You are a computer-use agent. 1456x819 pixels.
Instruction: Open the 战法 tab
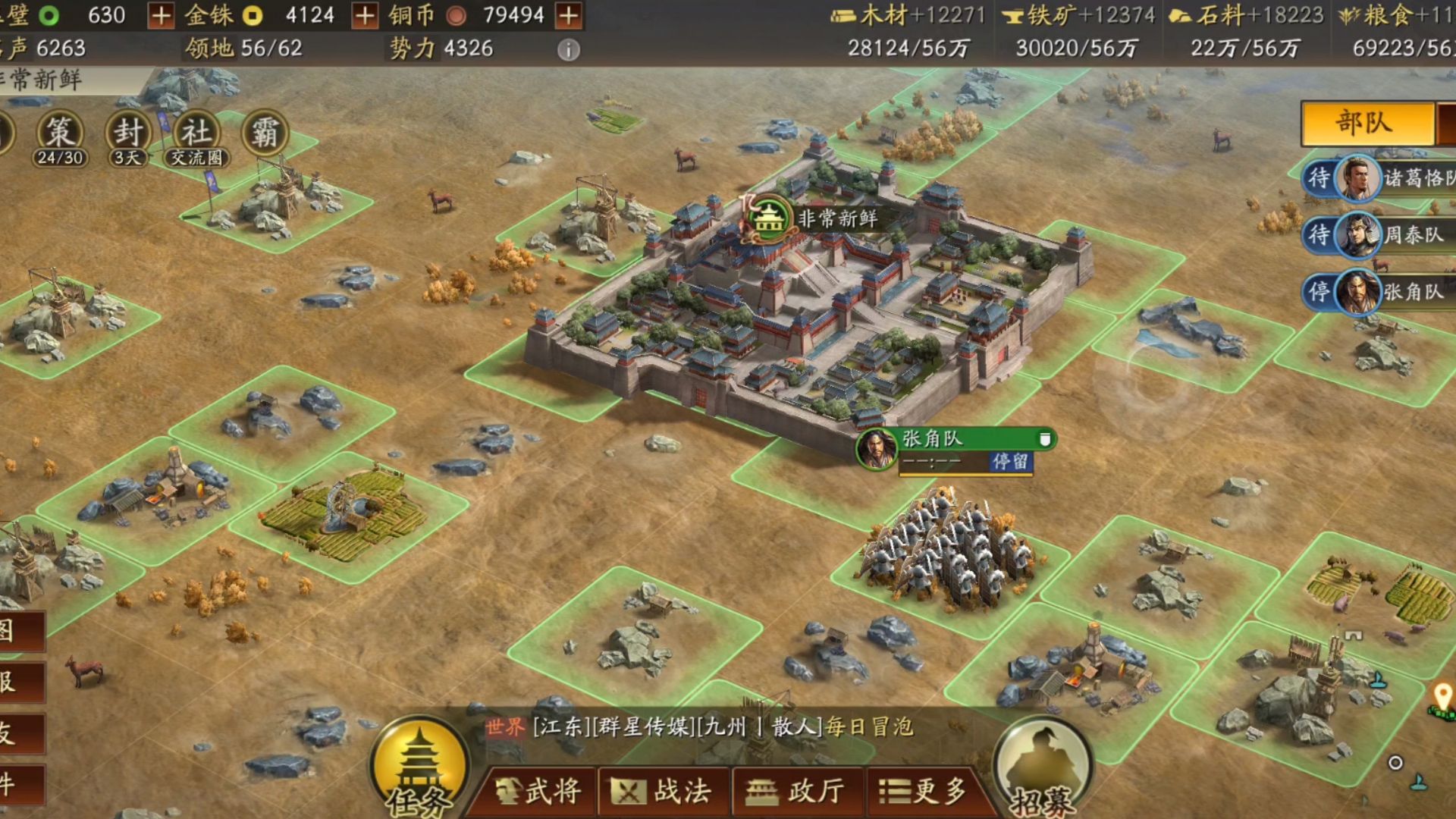(x=665, y=791)
